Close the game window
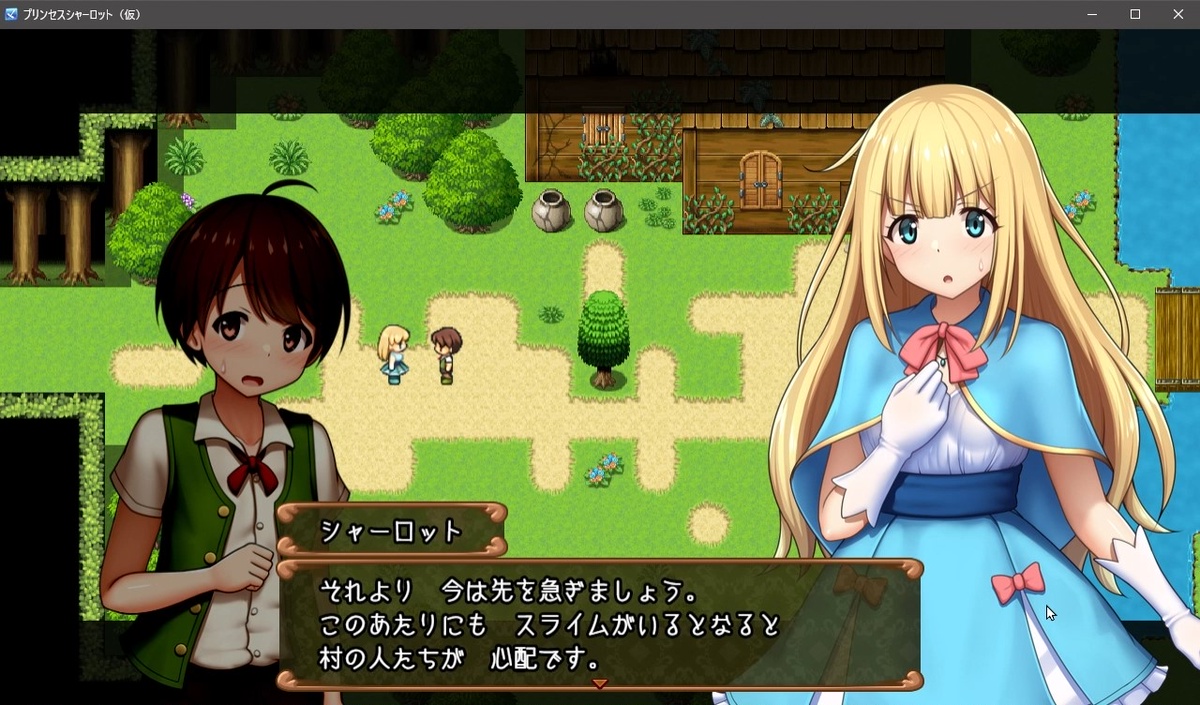Screen dimensions: 1200x705 point(1177,14)
